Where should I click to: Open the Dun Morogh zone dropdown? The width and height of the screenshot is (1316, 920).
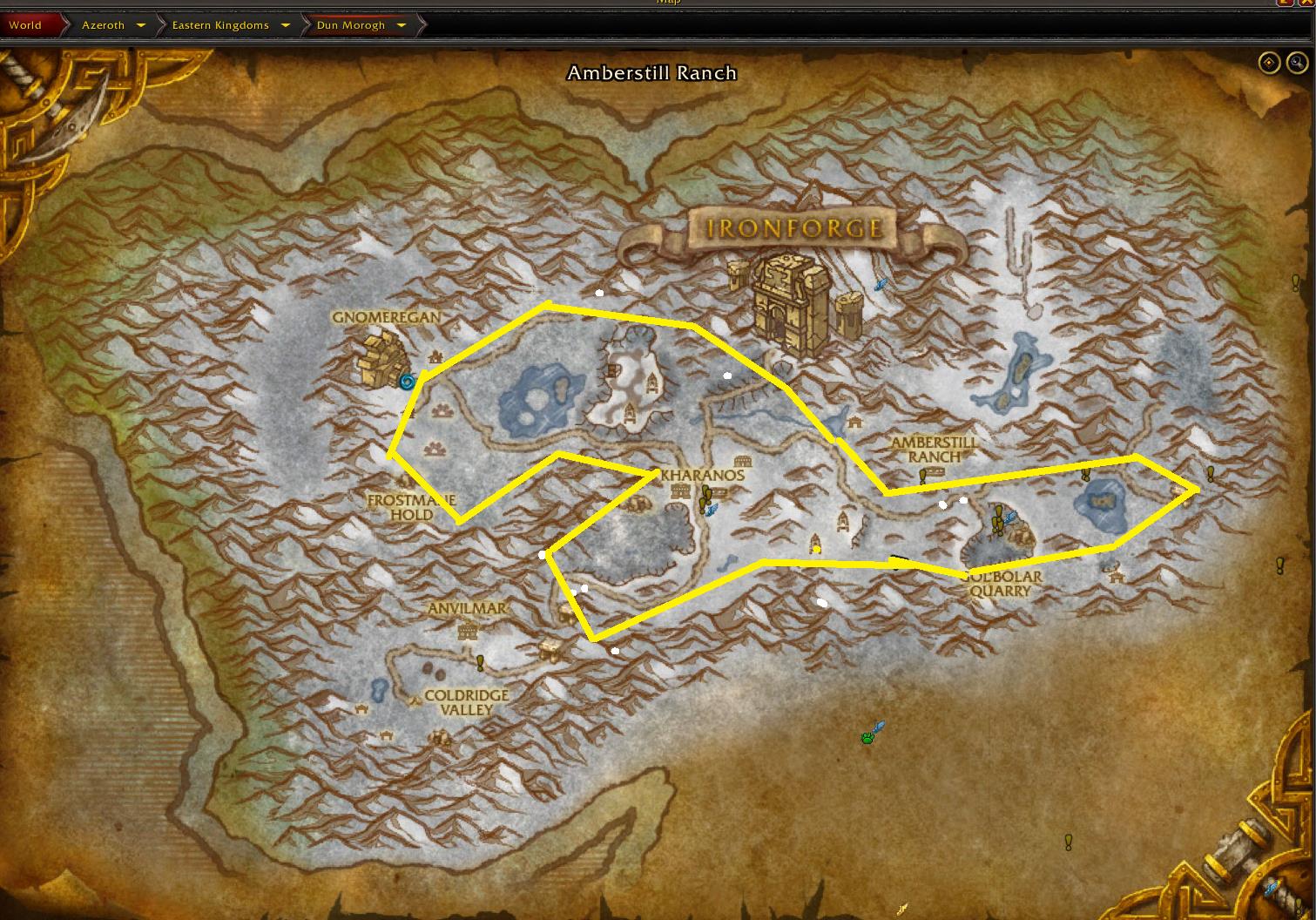point(402,25)
